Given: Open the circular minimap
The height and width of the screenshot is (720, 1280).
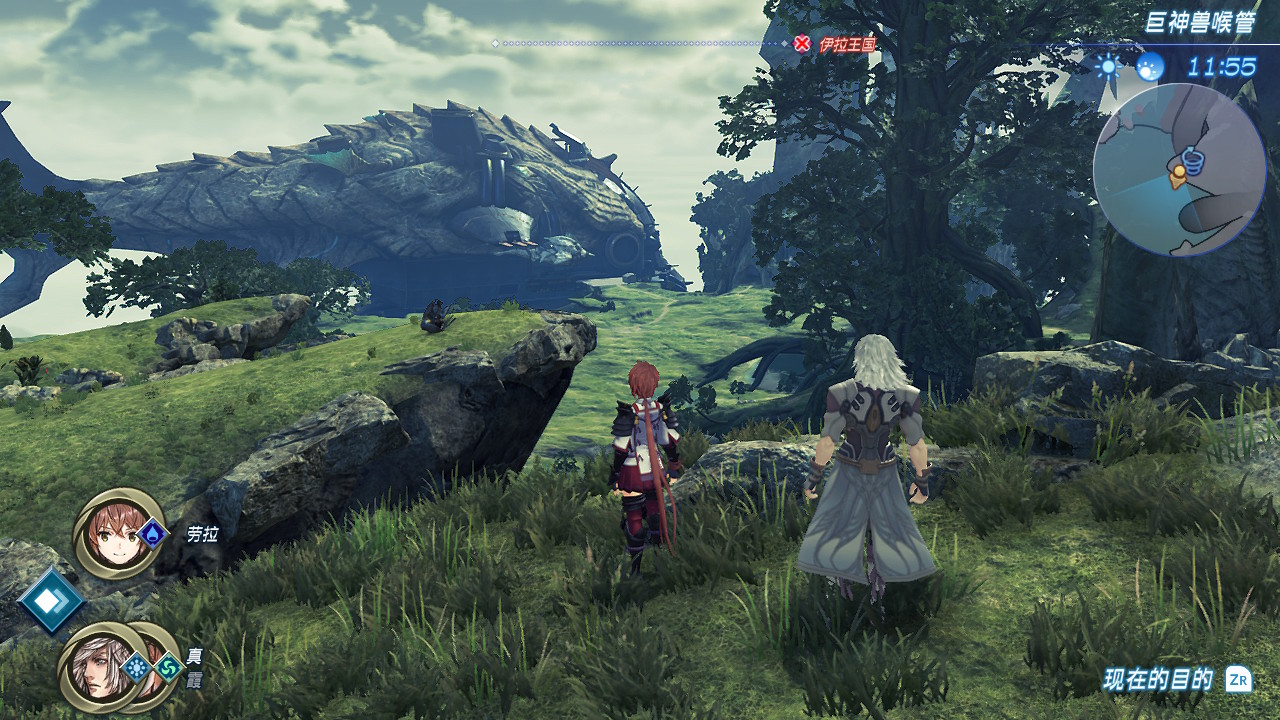Looking at the screenshot, I should (x=1179, y=169).
